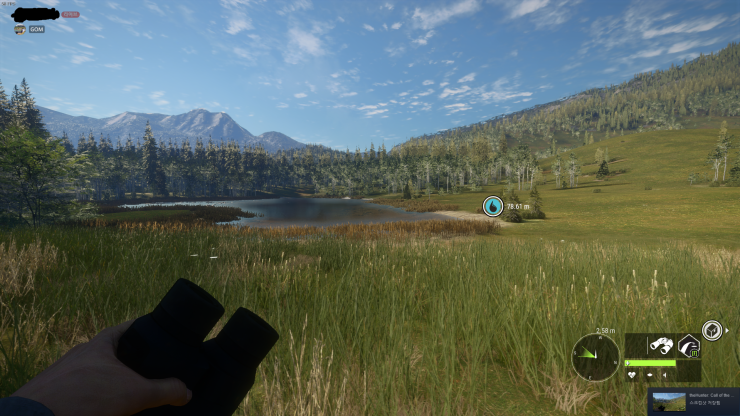Click the GOM player avatar overlay
Screen dimensions: 740x416
[20, 29]
